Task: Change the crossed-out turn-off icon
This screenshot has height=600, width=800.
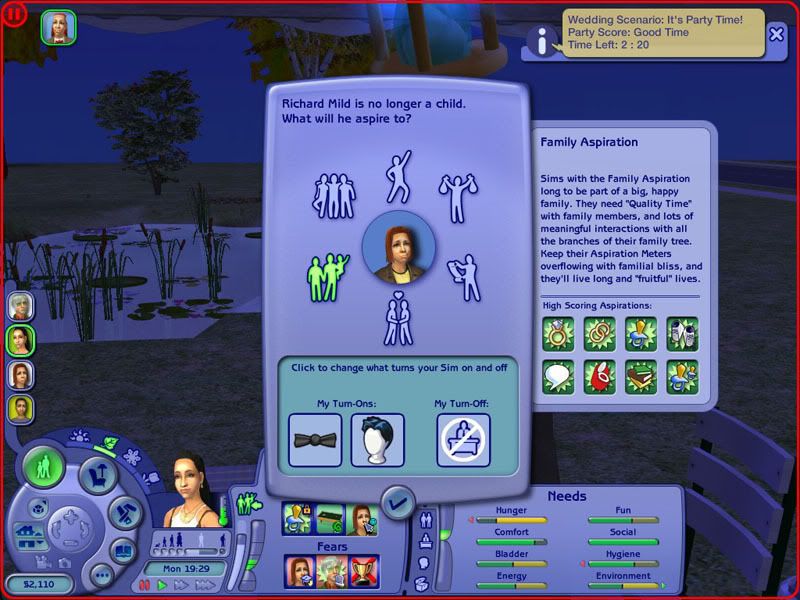Action: [463, 440]
